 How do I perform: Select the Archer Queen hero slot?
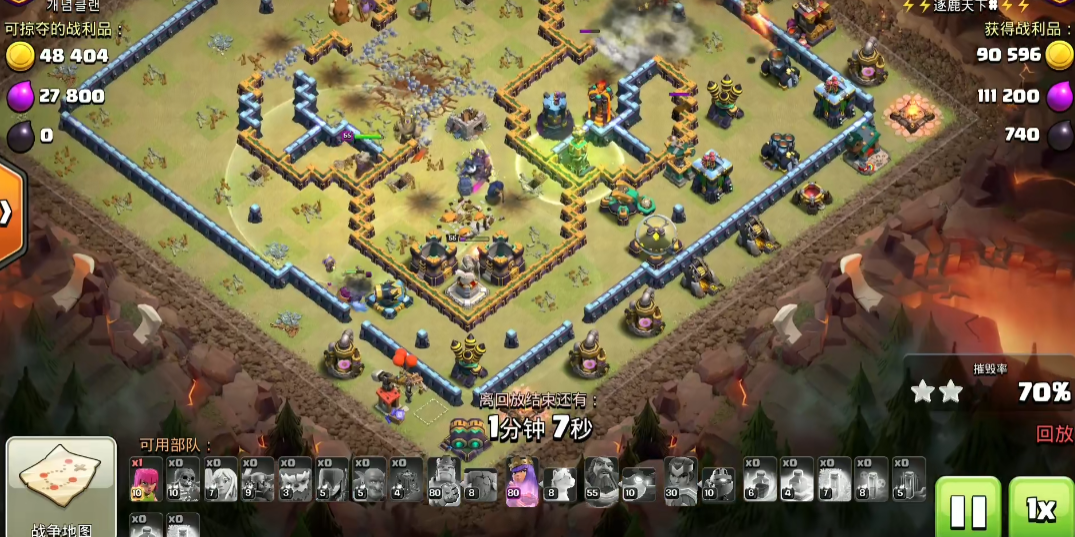pos(522,481)
